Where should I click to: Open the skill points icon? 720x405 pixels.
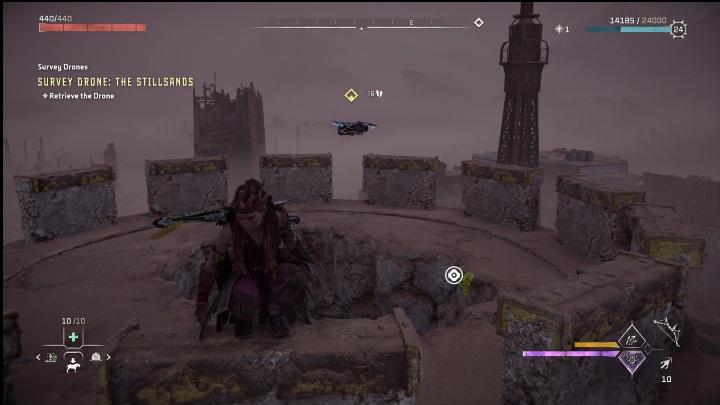point(559,29)
